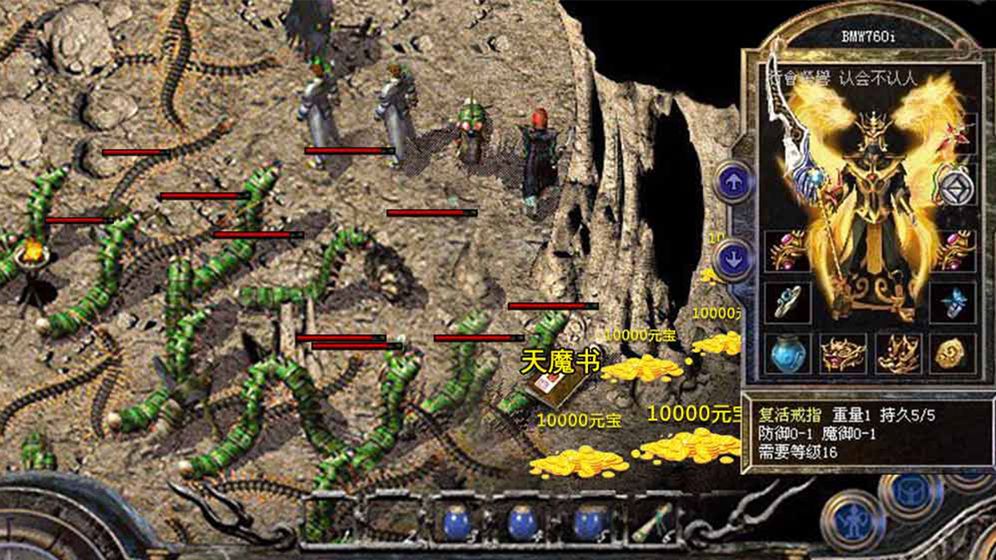
Task: Choose the blue jar equipment slot
Action: point(787,352)
